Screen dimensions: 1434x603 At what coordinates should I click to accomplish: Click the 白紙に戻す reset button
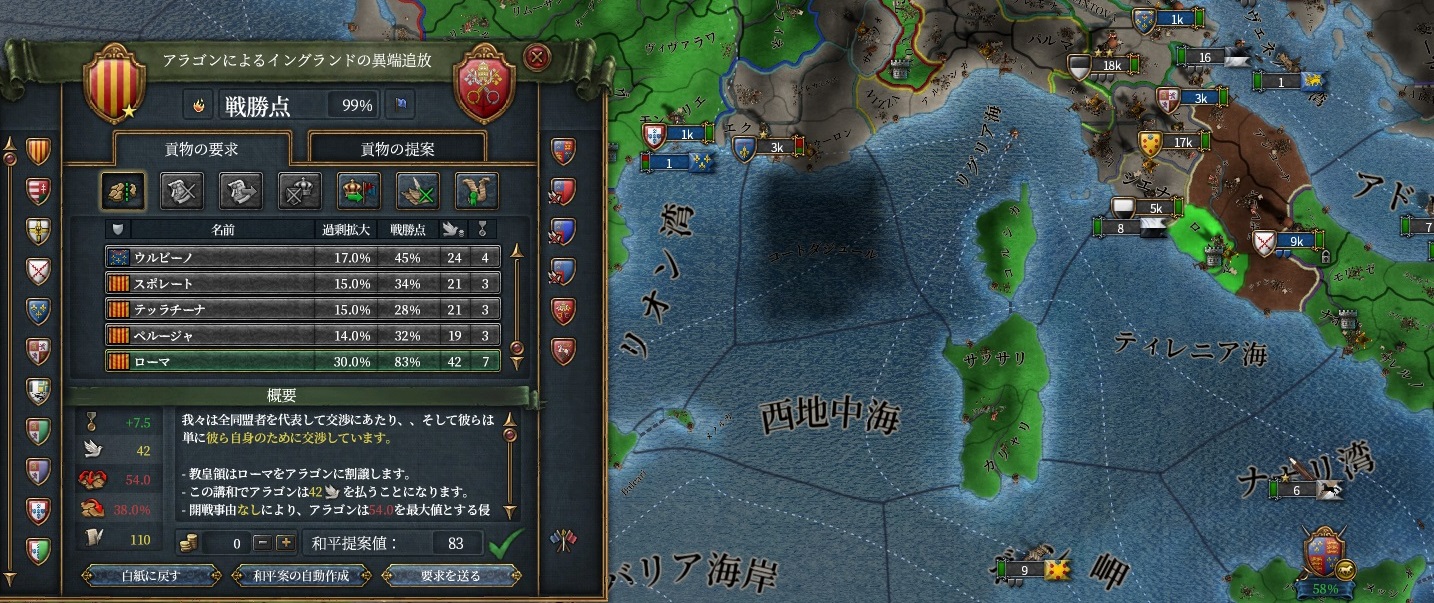150,576
